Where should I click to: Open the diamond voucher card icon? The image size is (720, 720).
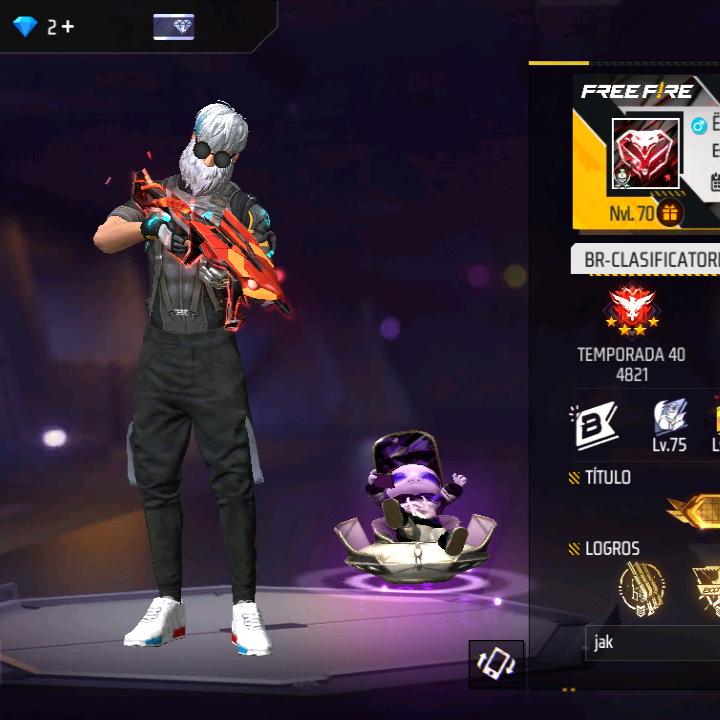tap(174, 27)
